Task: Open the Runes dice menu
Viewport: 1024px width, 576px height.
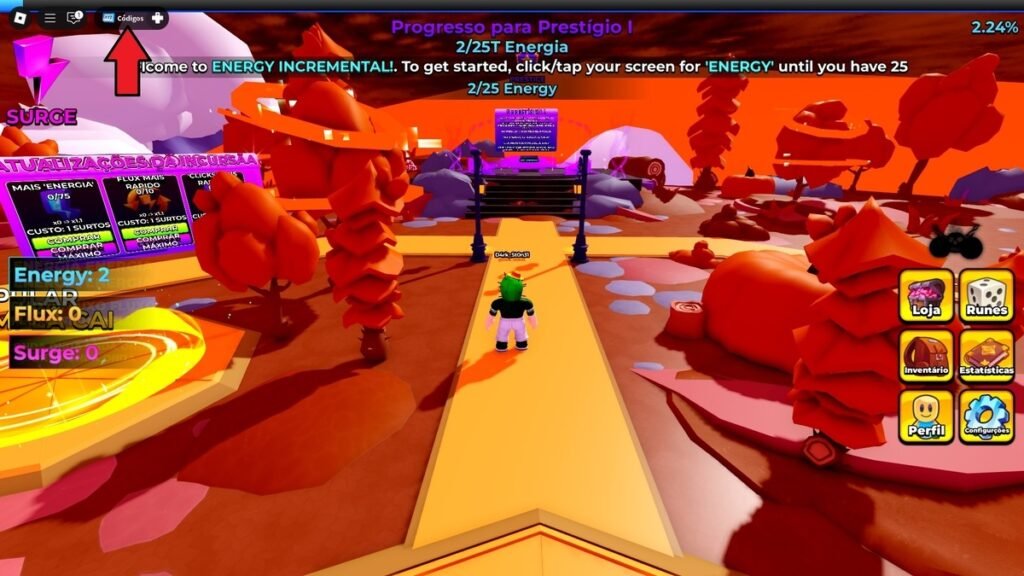Action: click(987, 296)
